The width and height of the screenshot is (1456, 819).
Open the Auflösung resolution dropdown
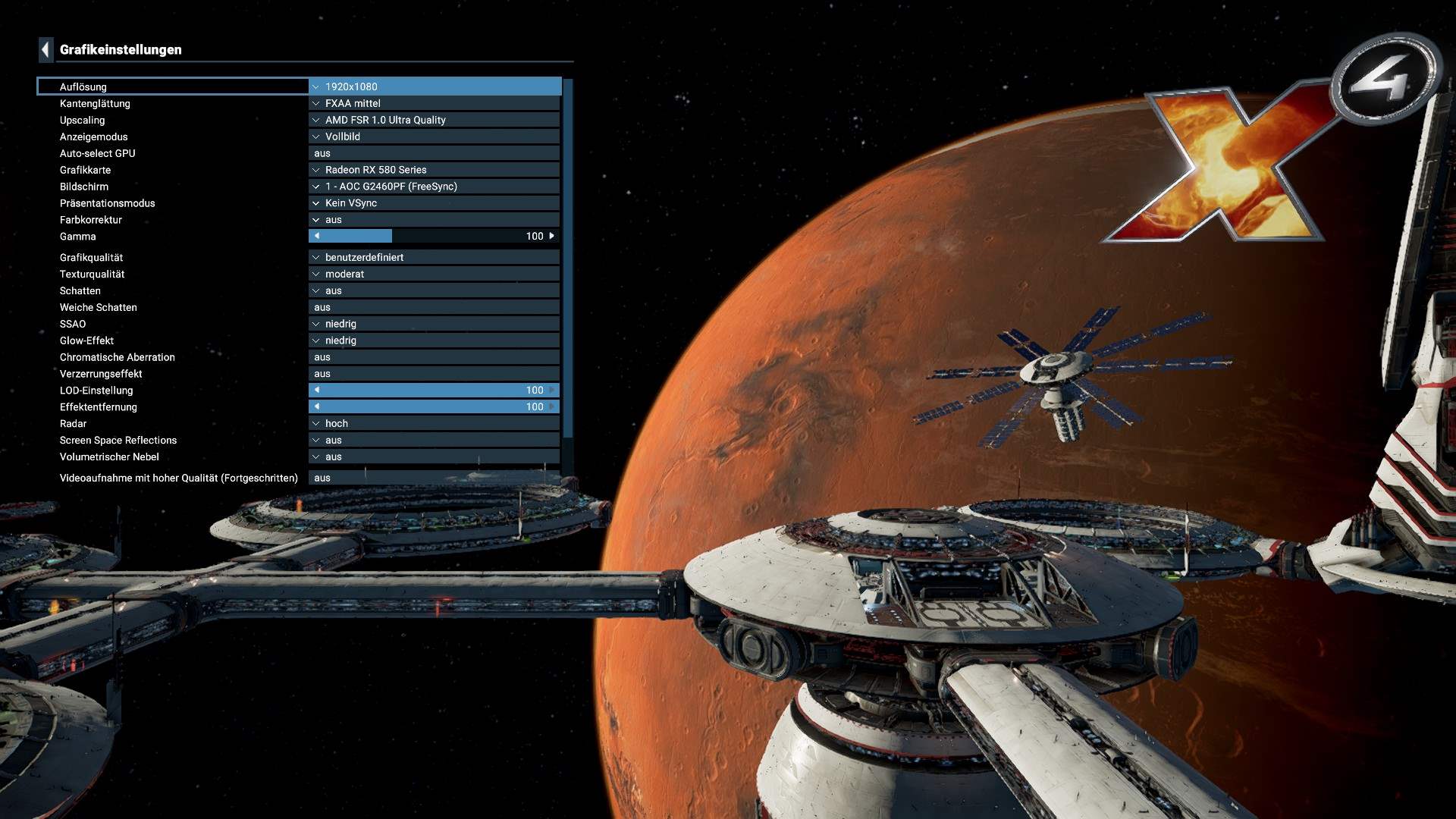434,86
